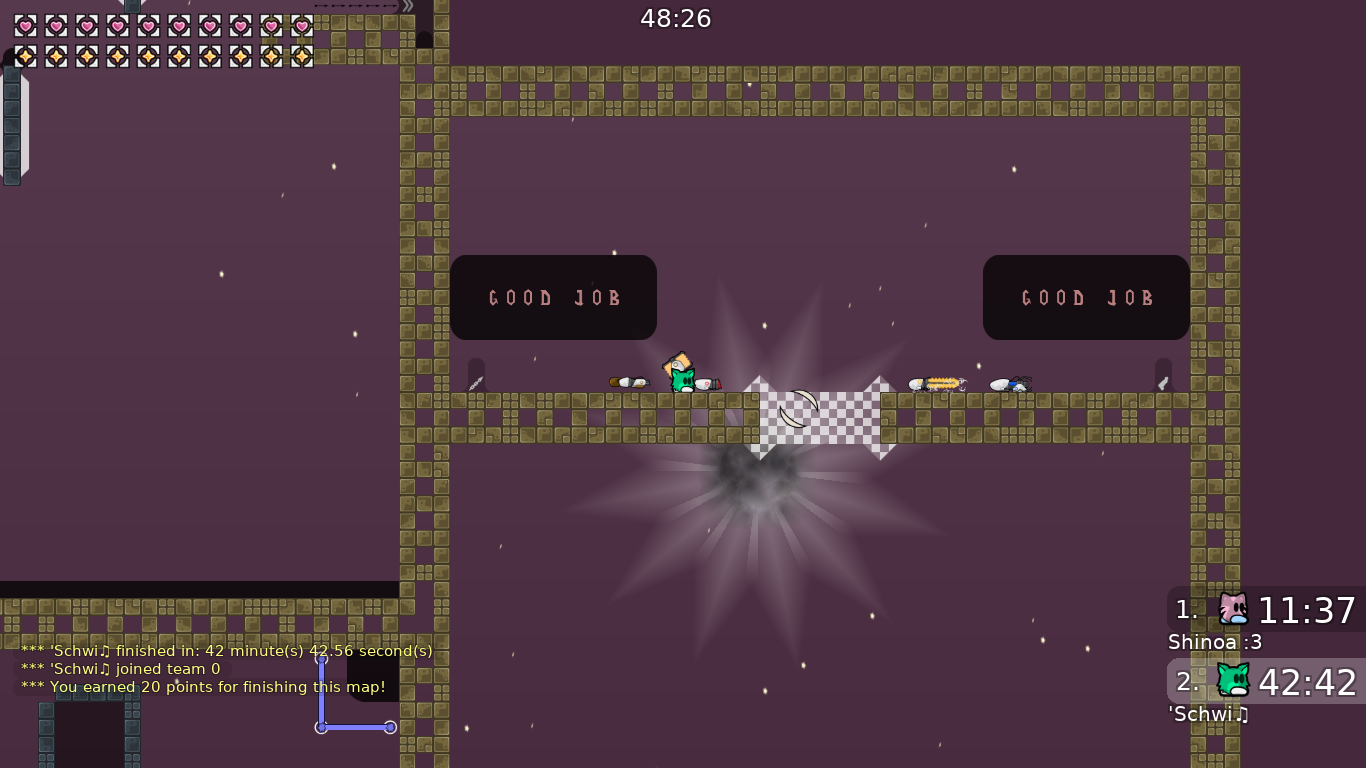1366x768 pixels.
Task: Pick up the pistol lying on the platform
Action: click(707, 382)
